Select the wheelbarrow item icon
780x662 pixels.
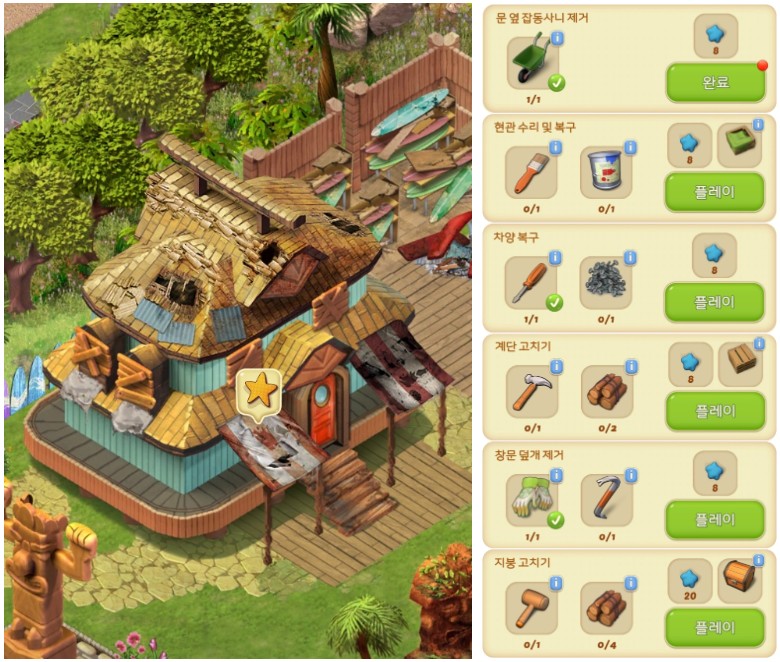(532, 62)
